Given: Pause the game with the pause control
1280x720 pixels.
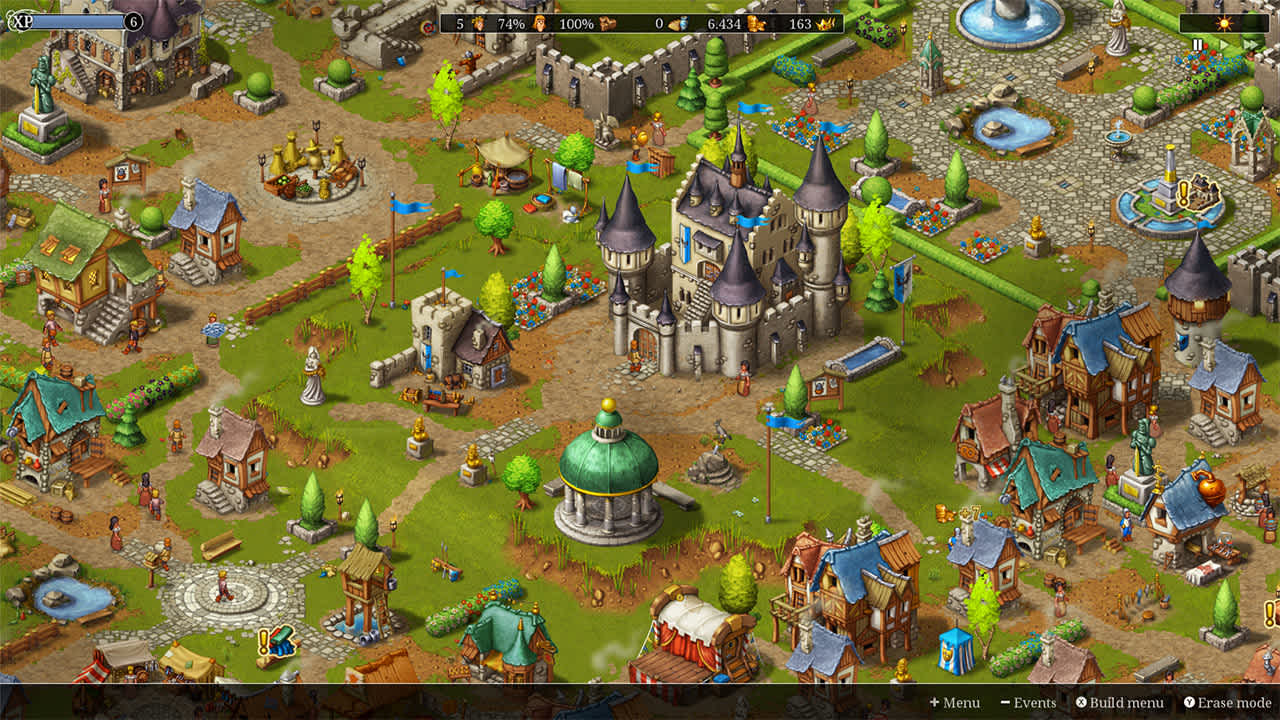Looking at the screenshot, I should coord(1197,44).
